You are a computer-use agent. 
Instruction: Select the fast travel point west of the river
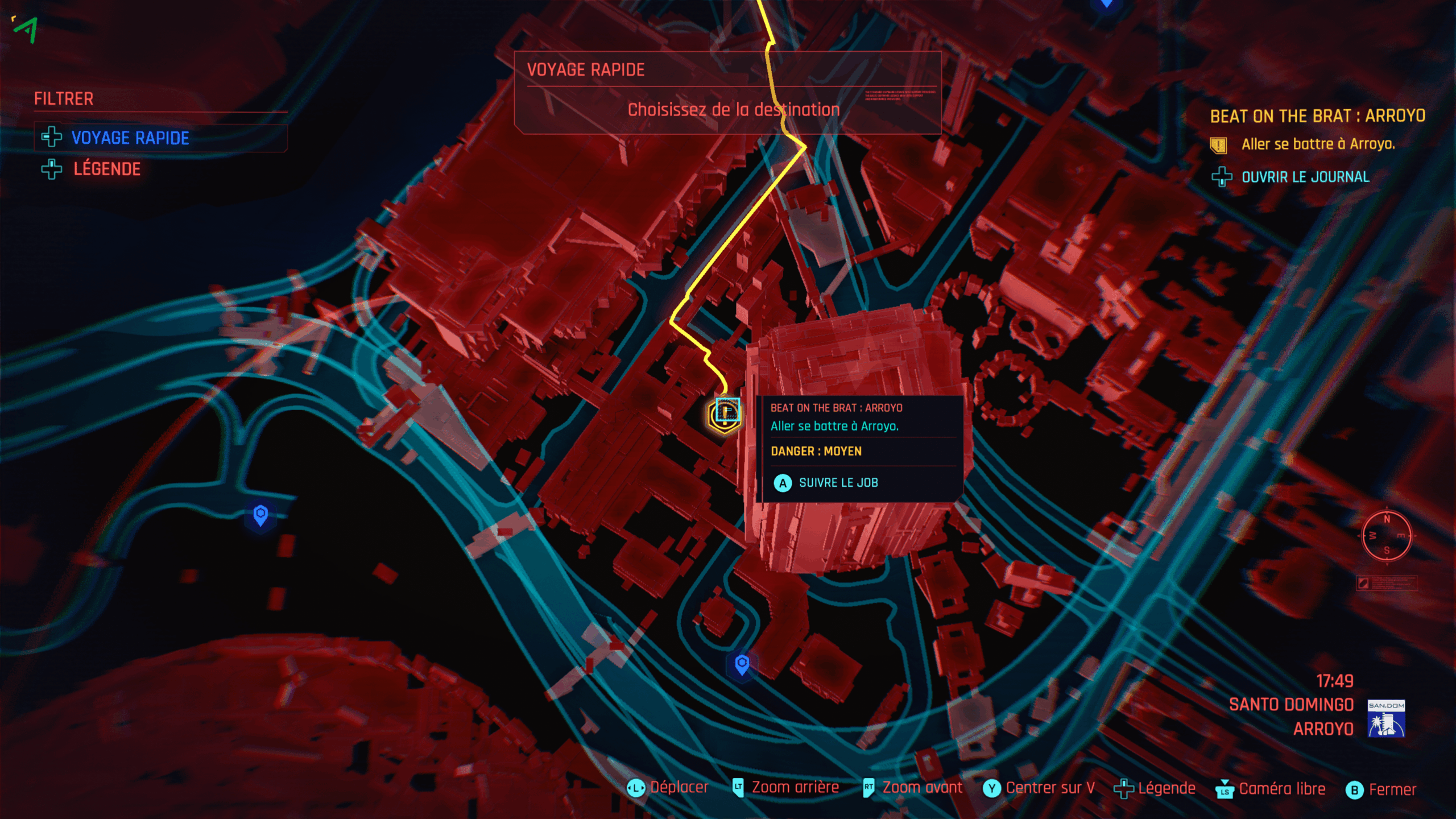point(260,515)
